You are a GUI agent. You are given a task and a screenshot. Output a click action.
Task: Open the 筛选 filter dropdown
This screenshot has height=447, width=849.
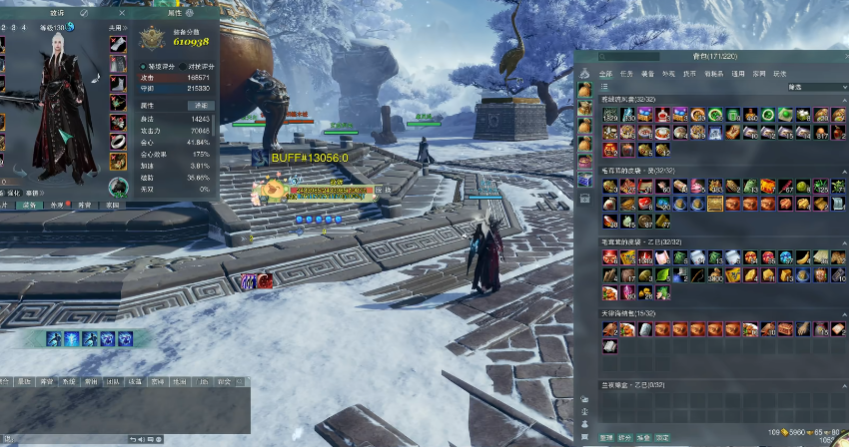[815, 87]
